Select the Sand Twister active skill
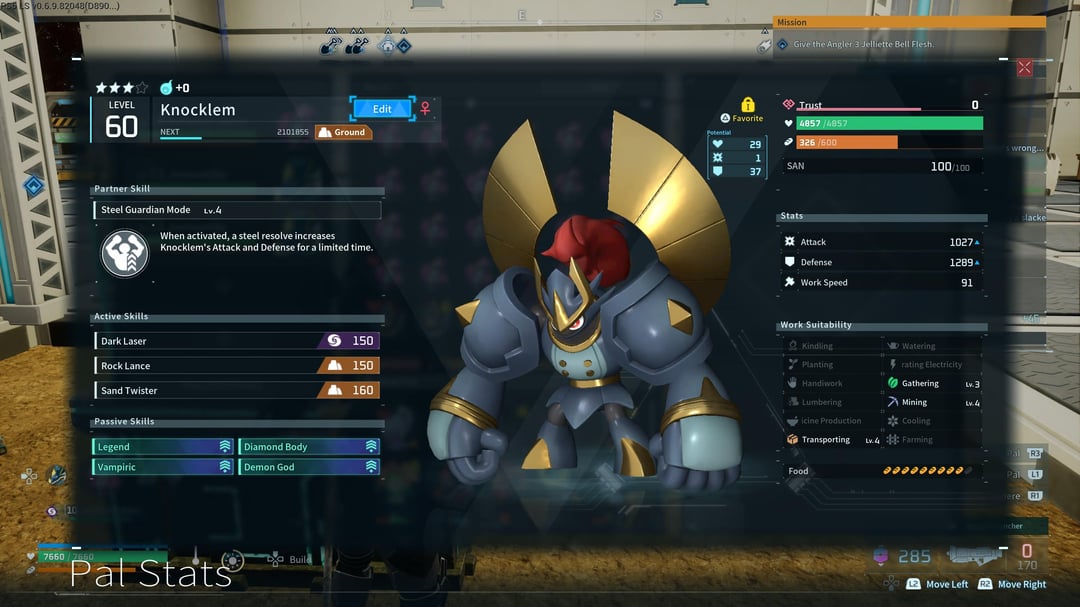Image resolution: width=1080 pixels, height=607 pixels. (237, 390)
